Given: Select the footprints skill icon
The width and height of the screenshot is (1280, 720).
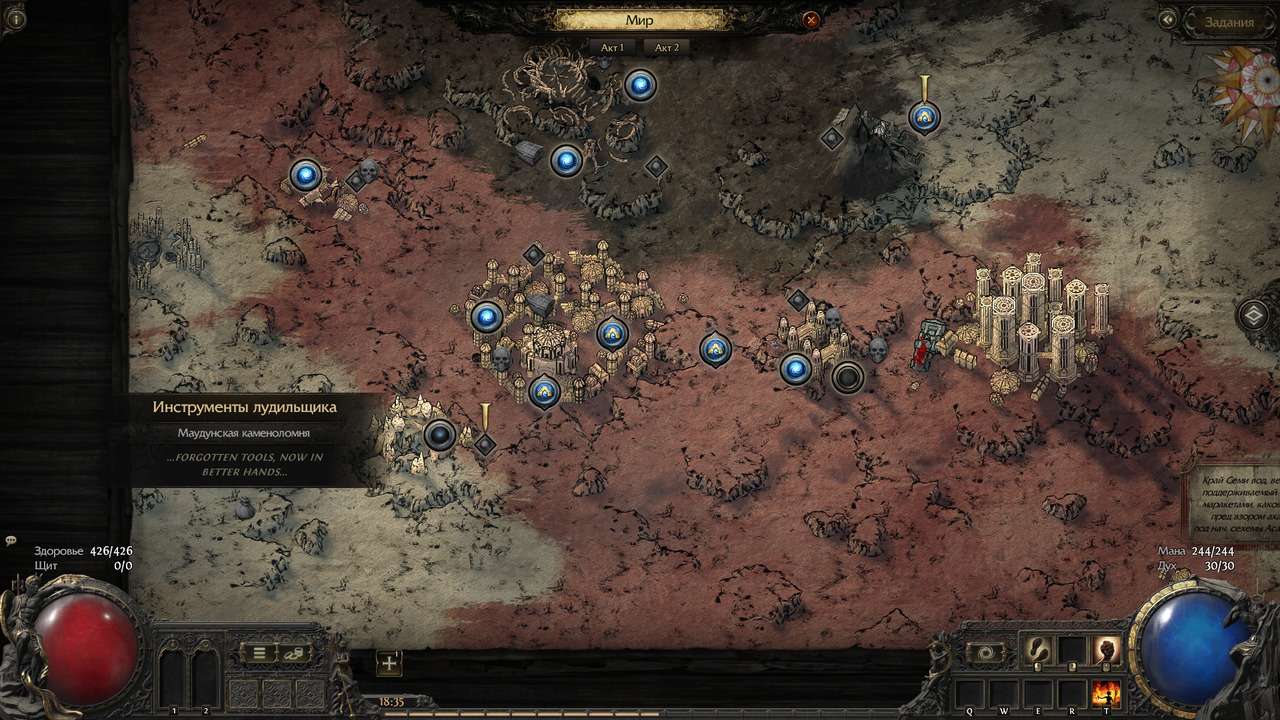Looking at the screenshot, I should click(1036, 650).
